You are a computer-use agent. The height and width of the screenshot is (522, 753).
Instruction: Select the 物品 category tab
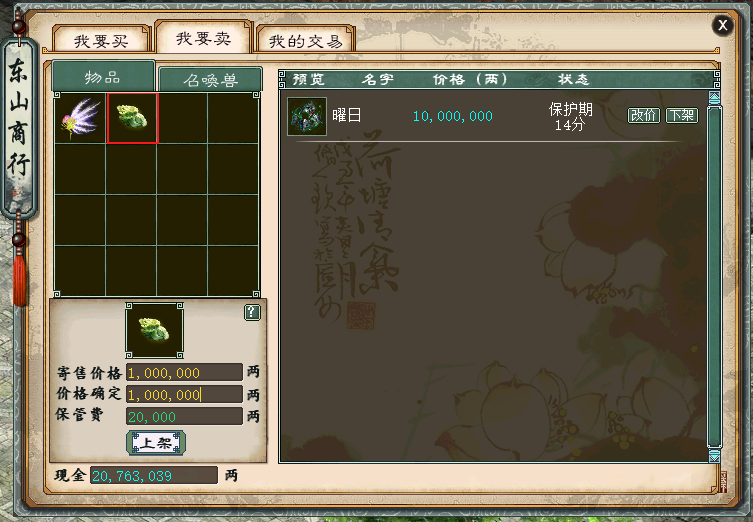[x=103, y=78]
